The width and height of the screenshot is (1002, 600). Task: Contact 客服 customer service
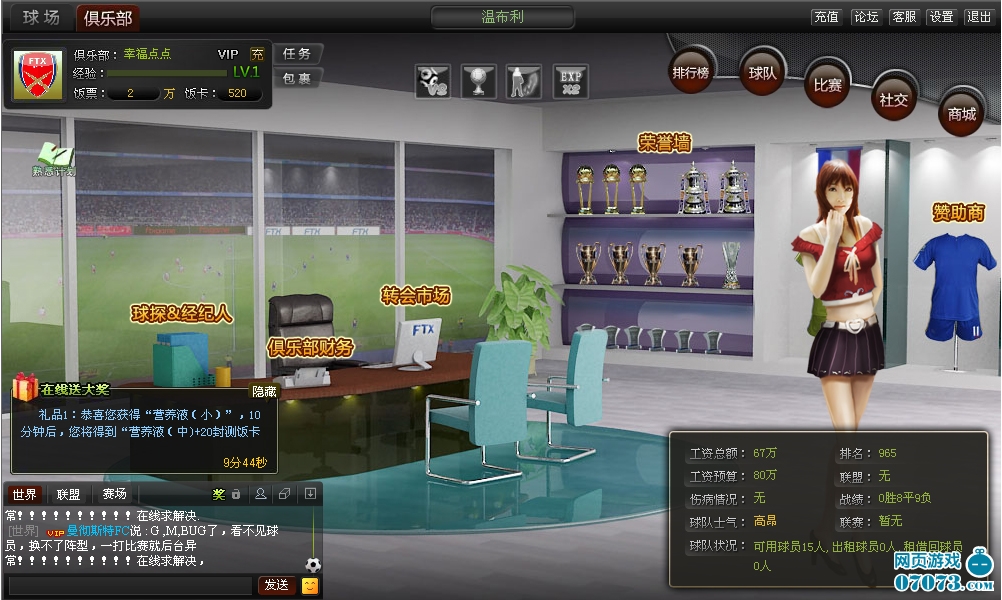pos(903,17)
